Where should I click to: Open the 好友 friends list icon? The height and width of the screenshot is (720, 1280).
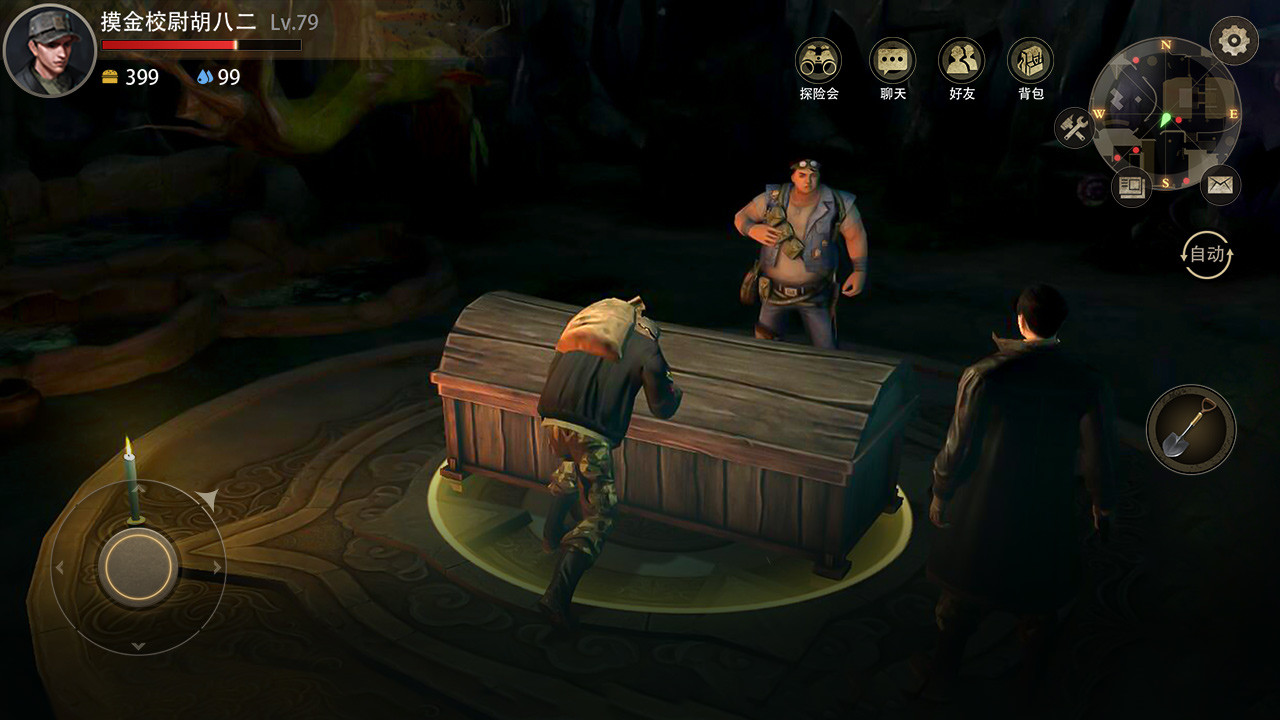click(960, 60)
